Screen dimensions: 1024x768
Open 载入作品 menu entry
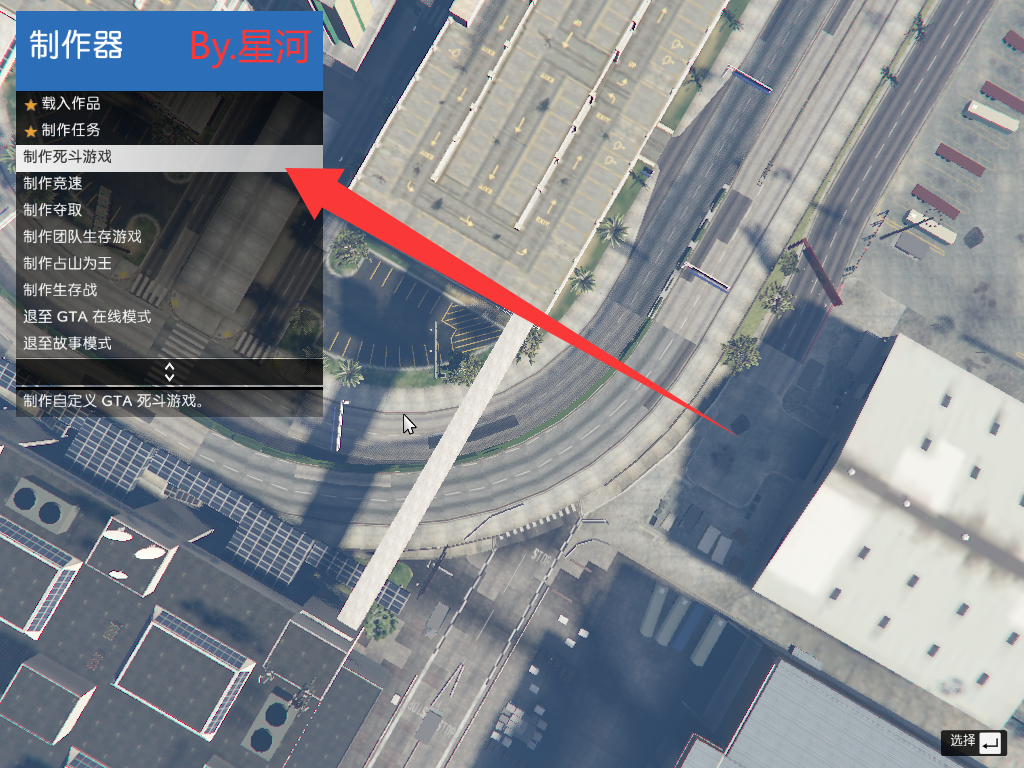coord(70,104)
